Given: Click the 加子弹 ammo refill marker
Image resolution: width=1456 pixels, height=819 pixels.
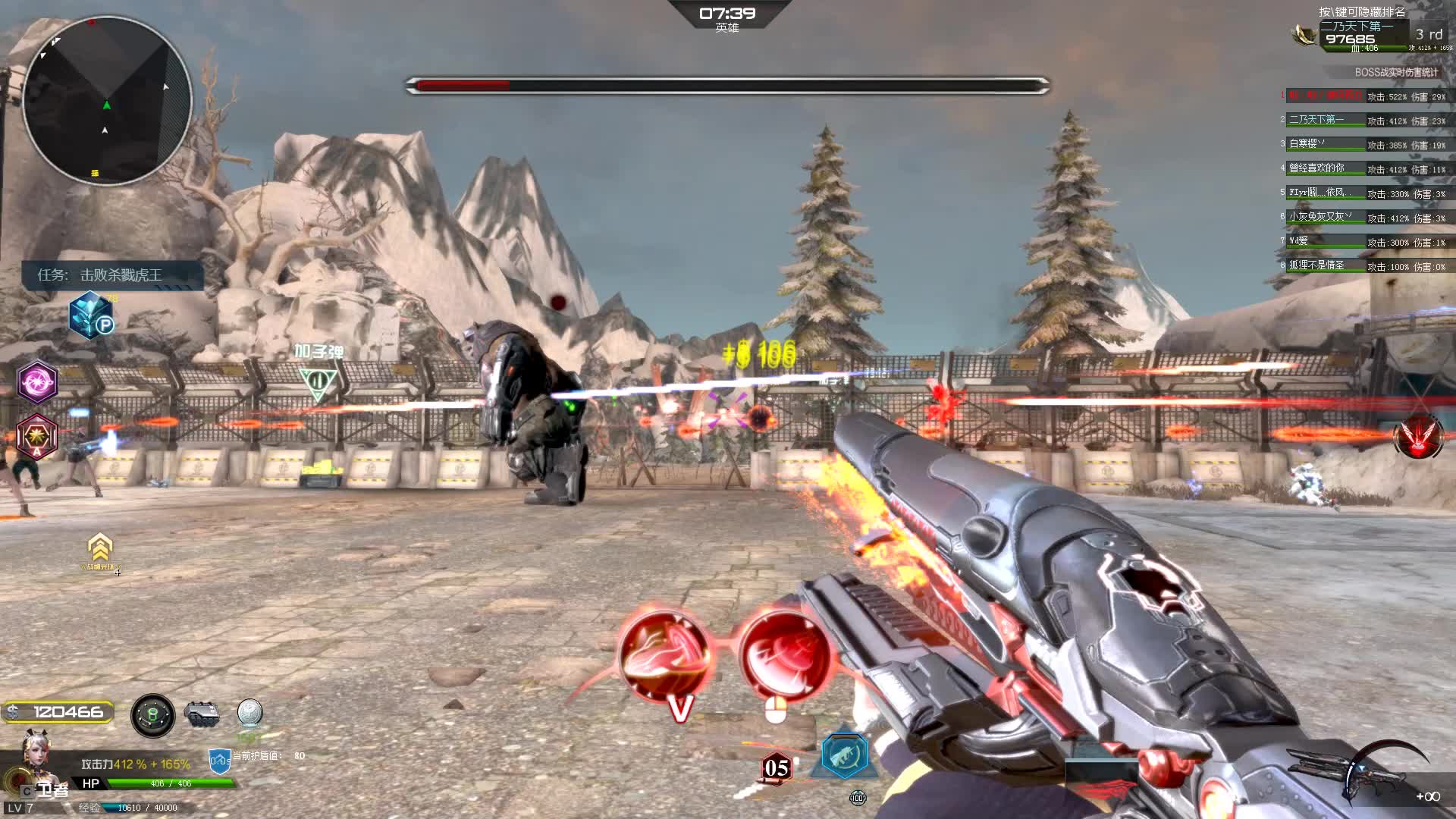Looking at the screenshot, I should click(318, 381).
